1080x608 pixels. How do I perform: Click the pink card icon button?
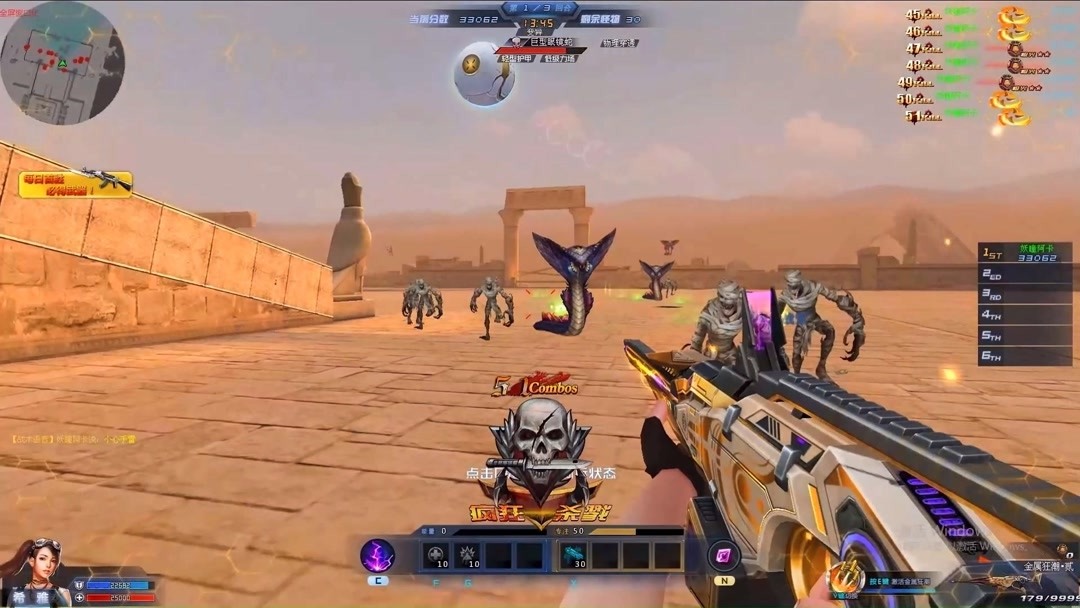[x=723, y=555]
